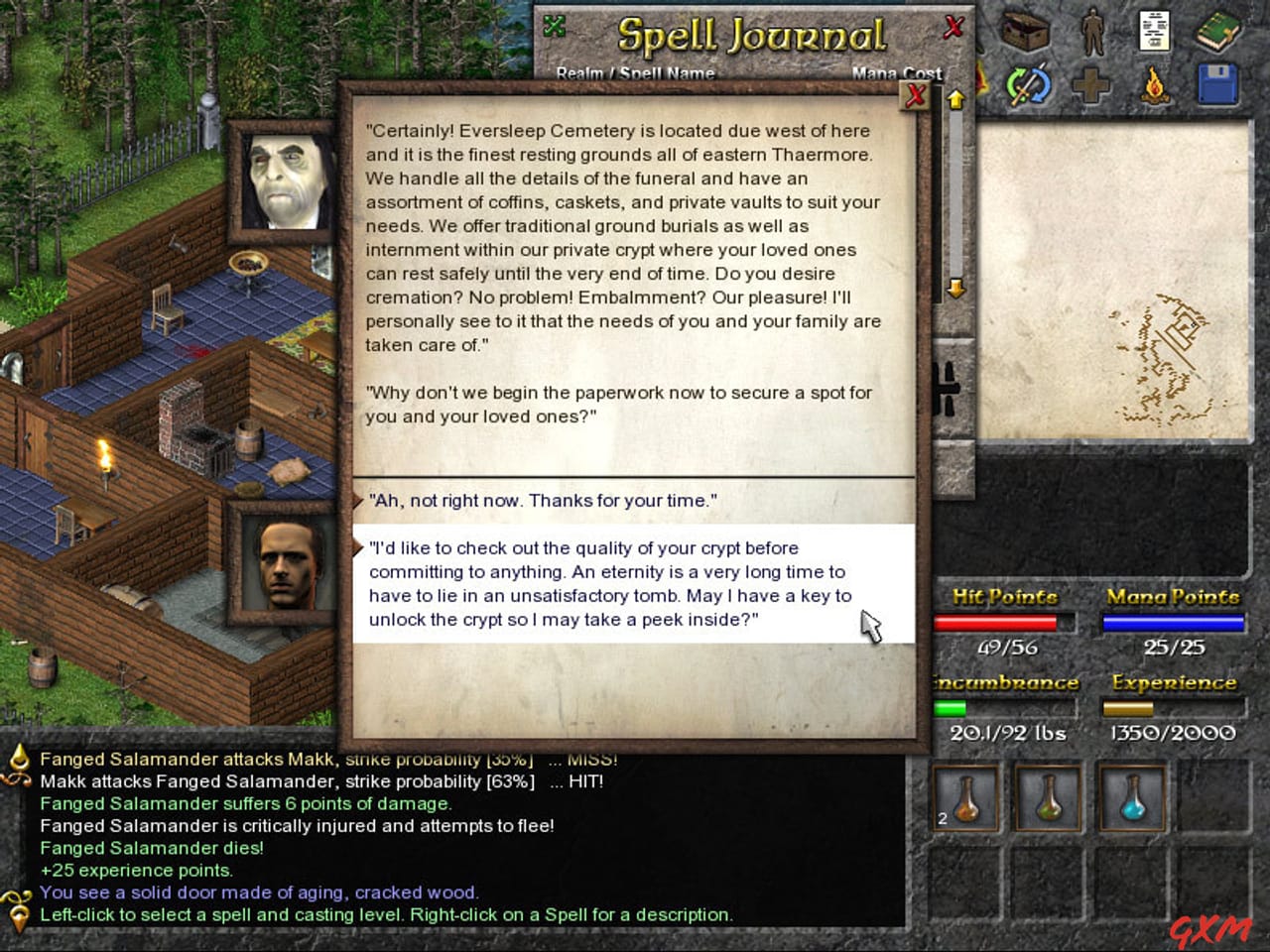Viewport: 1270px width, 952px height.
Task: Save the game with the floppy disk icon
Action: [x=1218, y=84]
